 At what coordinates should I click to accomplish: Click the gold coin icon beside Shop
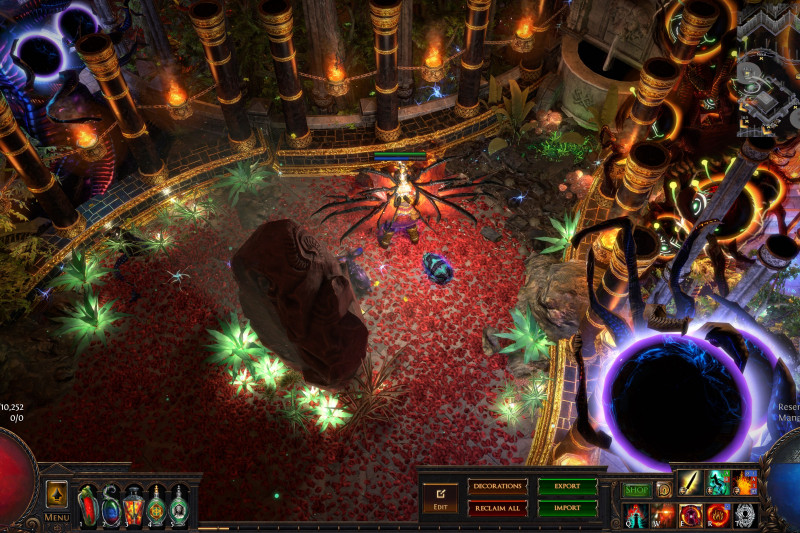663,490
